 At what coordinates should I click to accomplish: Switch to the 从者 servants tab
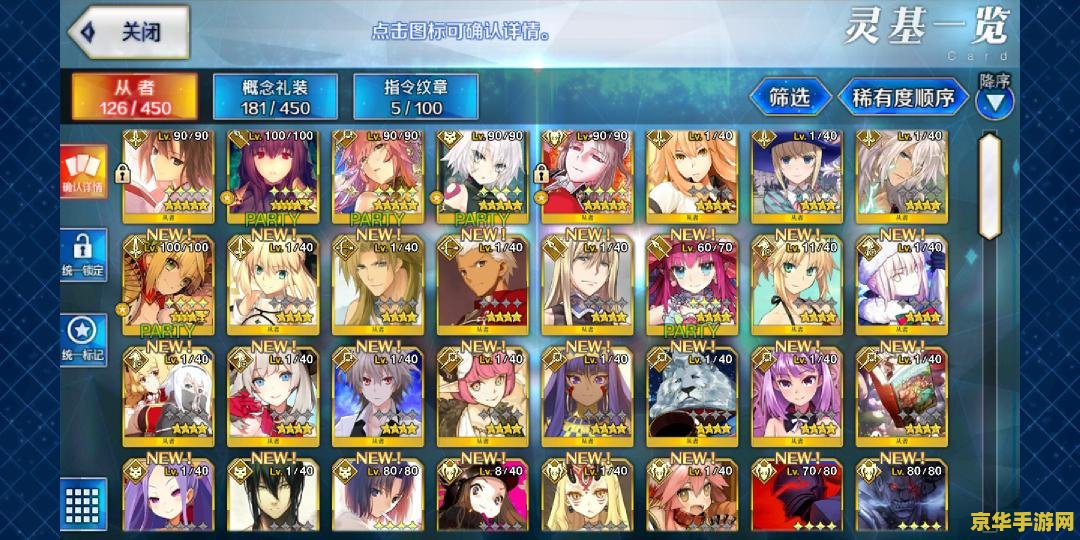135,97
